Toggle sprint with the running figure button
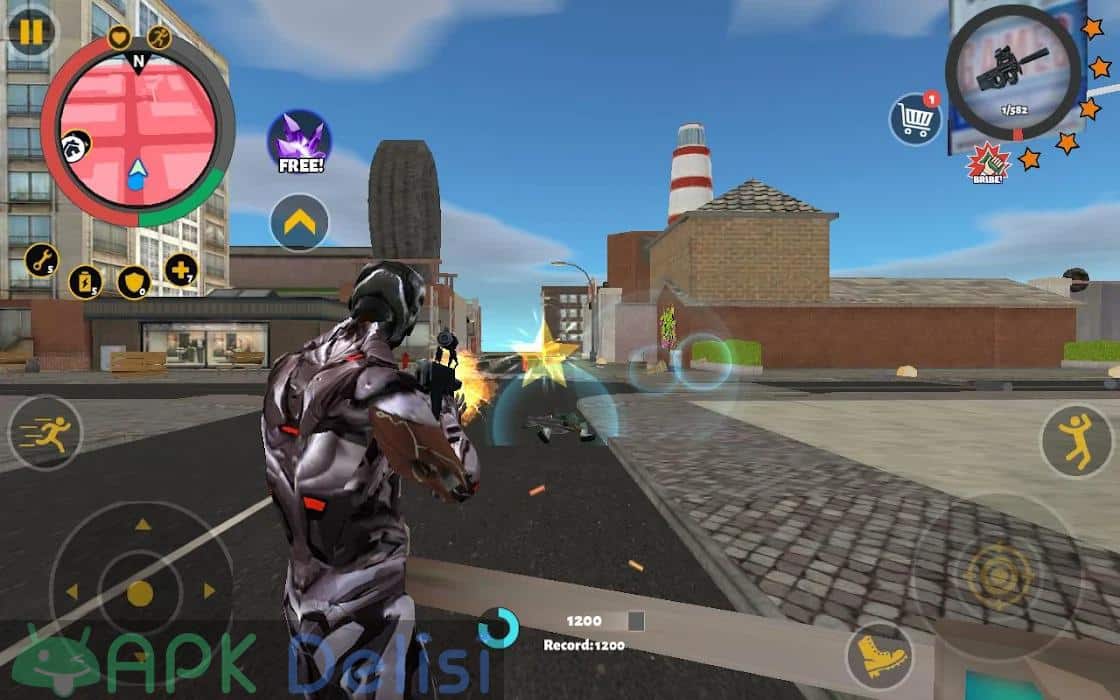The width and height of the screenshot is (1120, 700). pos(45,433)
